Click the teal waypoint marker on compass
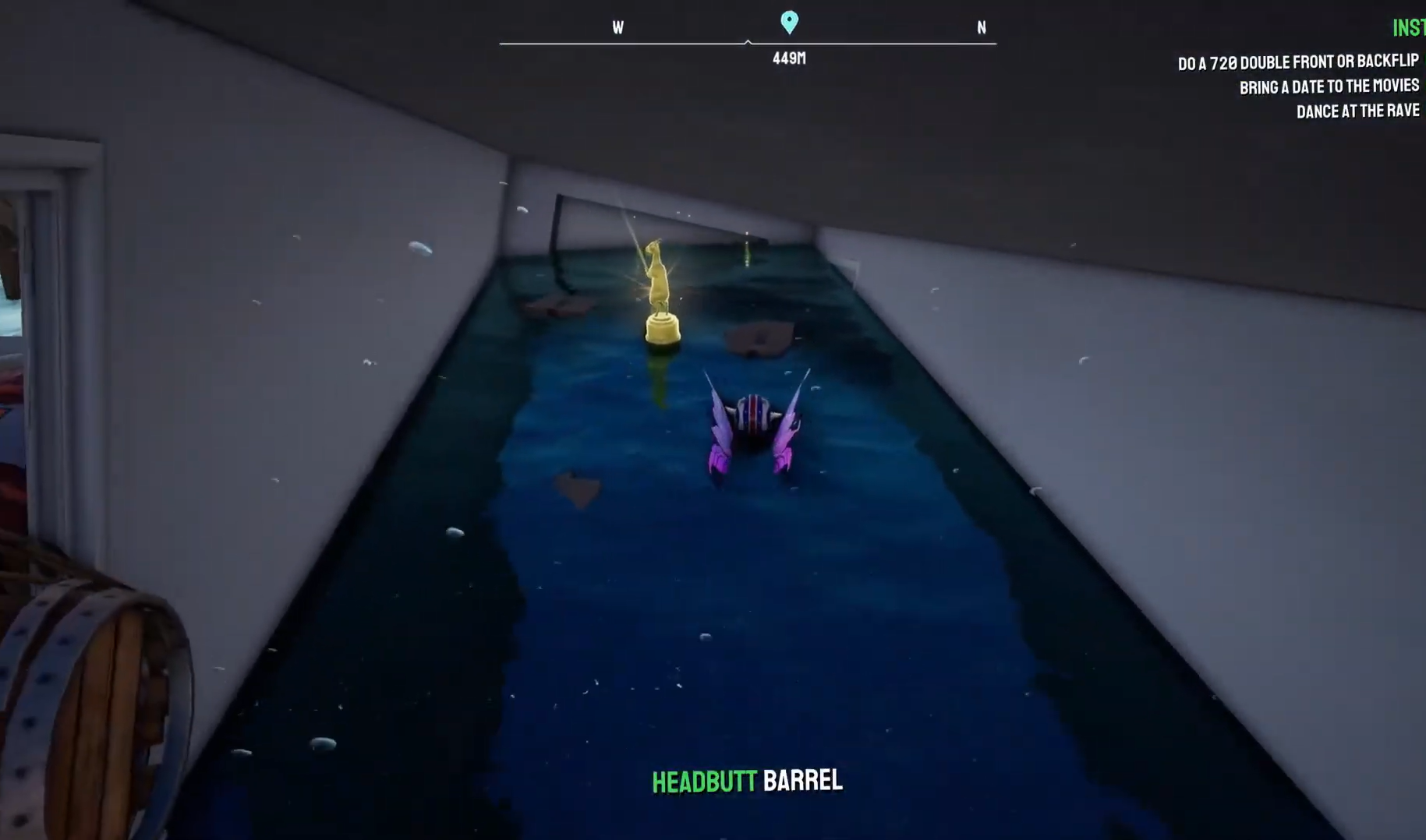 [789, 22]
